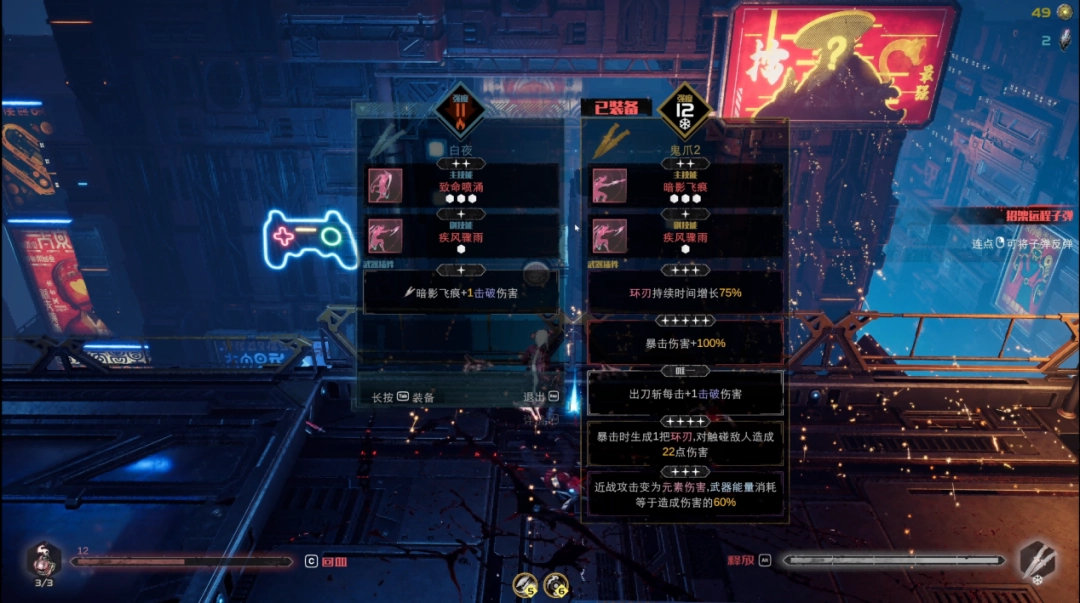This screenshot has height=603, width=1080.
Task: Click the equipped weapon icon beside 释放 bar
Action: click(1036, 561)
